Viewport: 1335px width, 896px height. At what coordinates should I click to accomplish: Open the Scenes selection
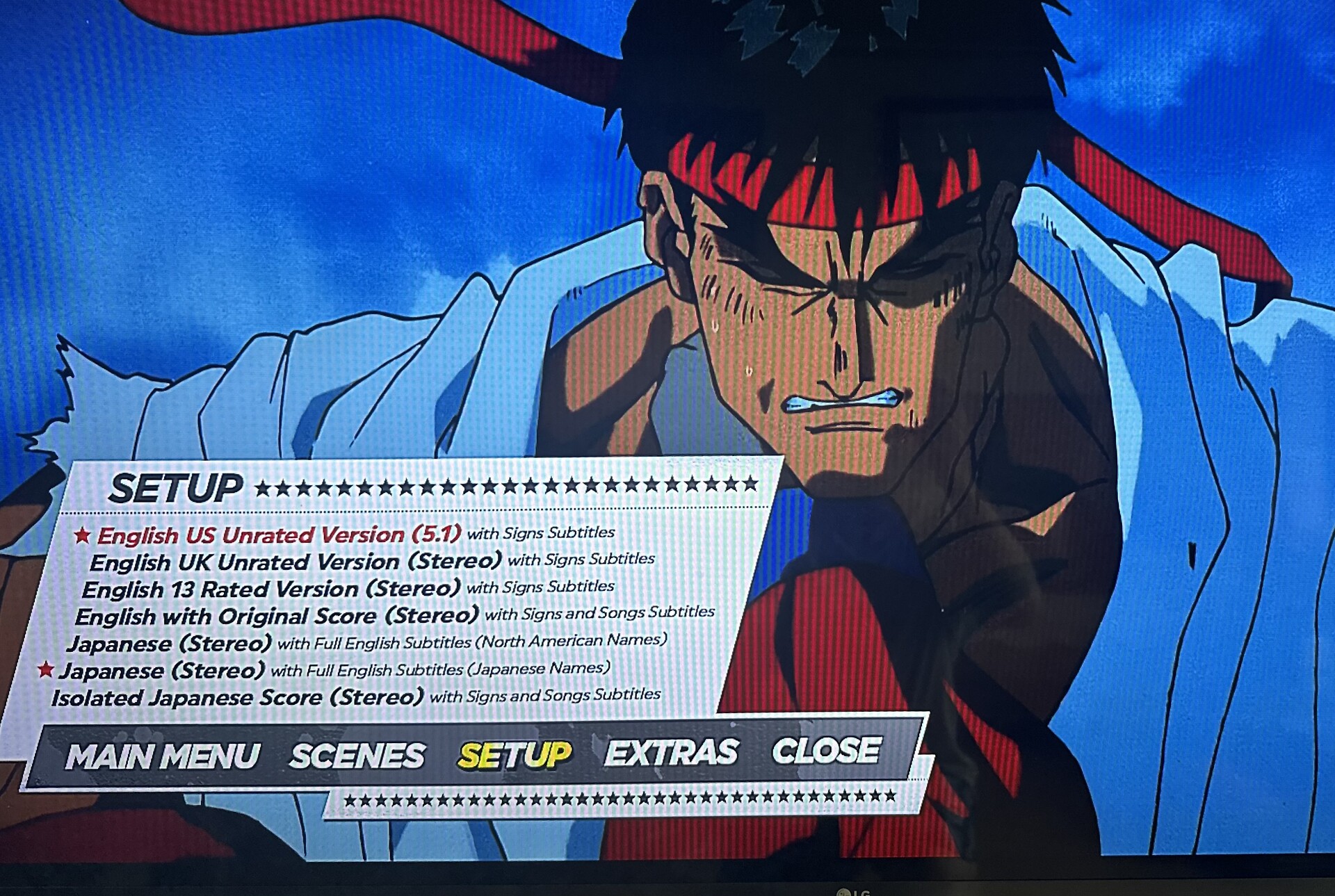tap(357, 756)
